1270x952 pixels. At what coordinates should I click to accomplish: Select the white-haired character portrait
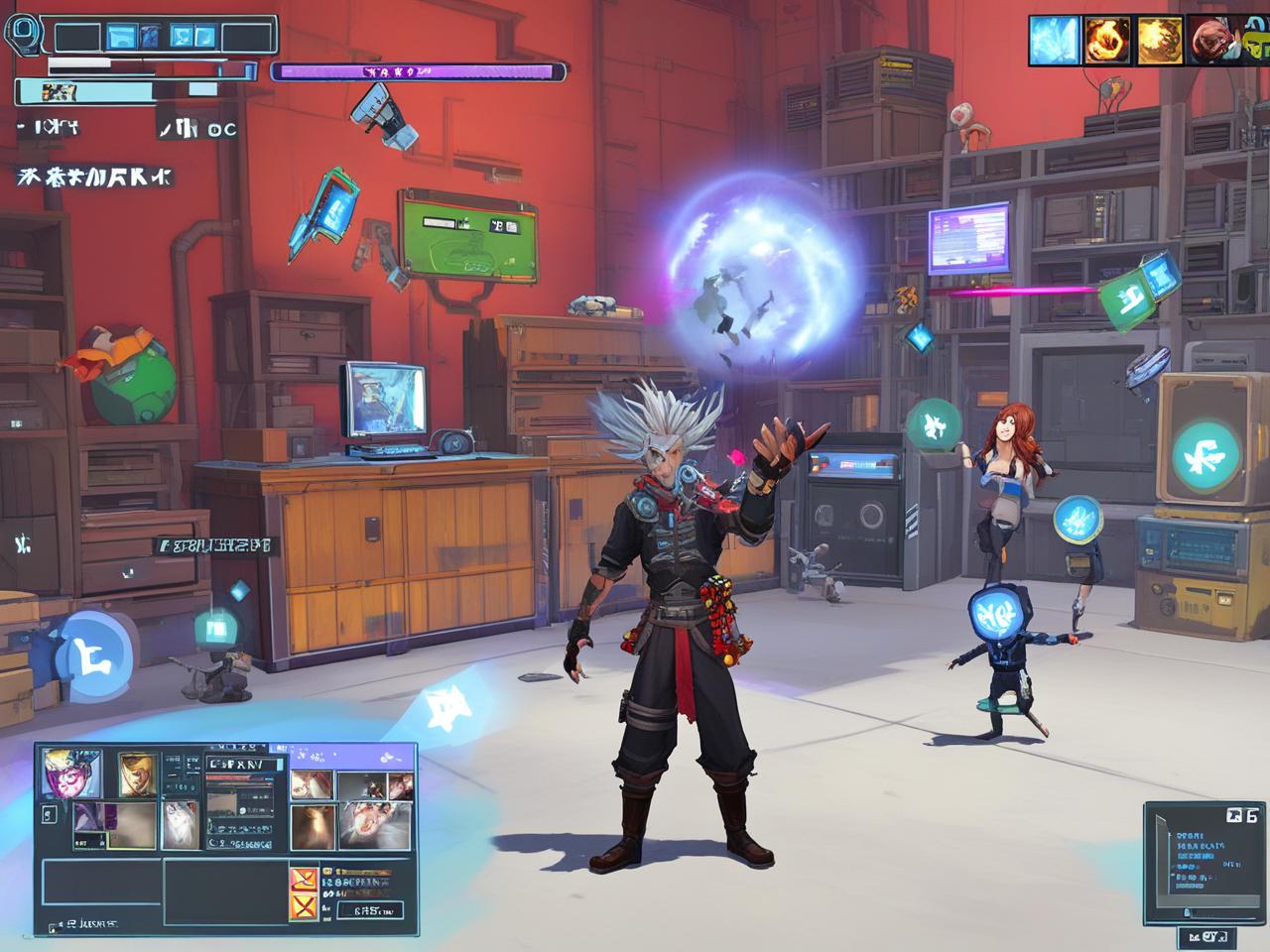coord(180,825)
